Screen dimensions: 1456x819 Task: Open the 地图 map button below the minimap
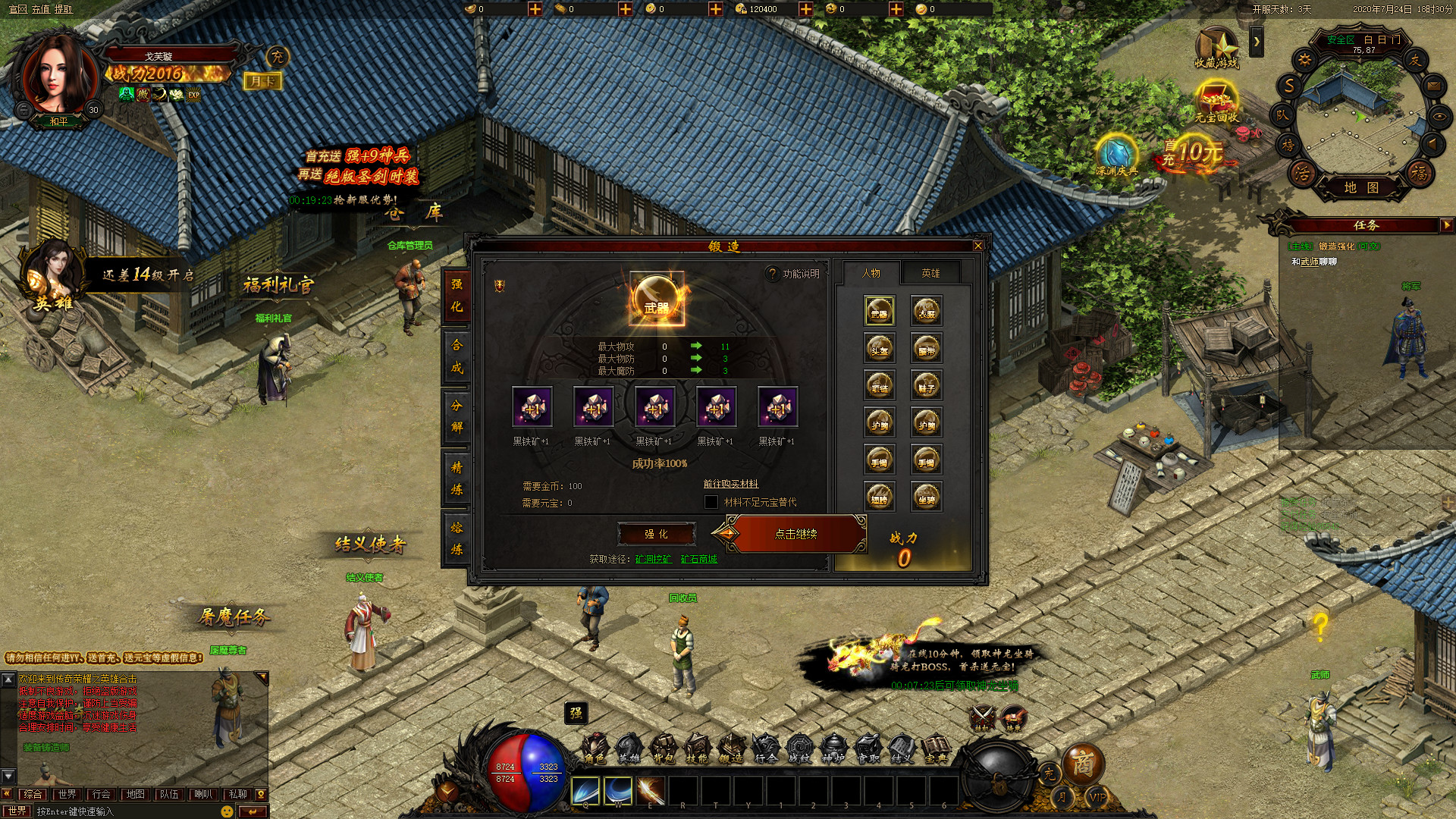1361,187
